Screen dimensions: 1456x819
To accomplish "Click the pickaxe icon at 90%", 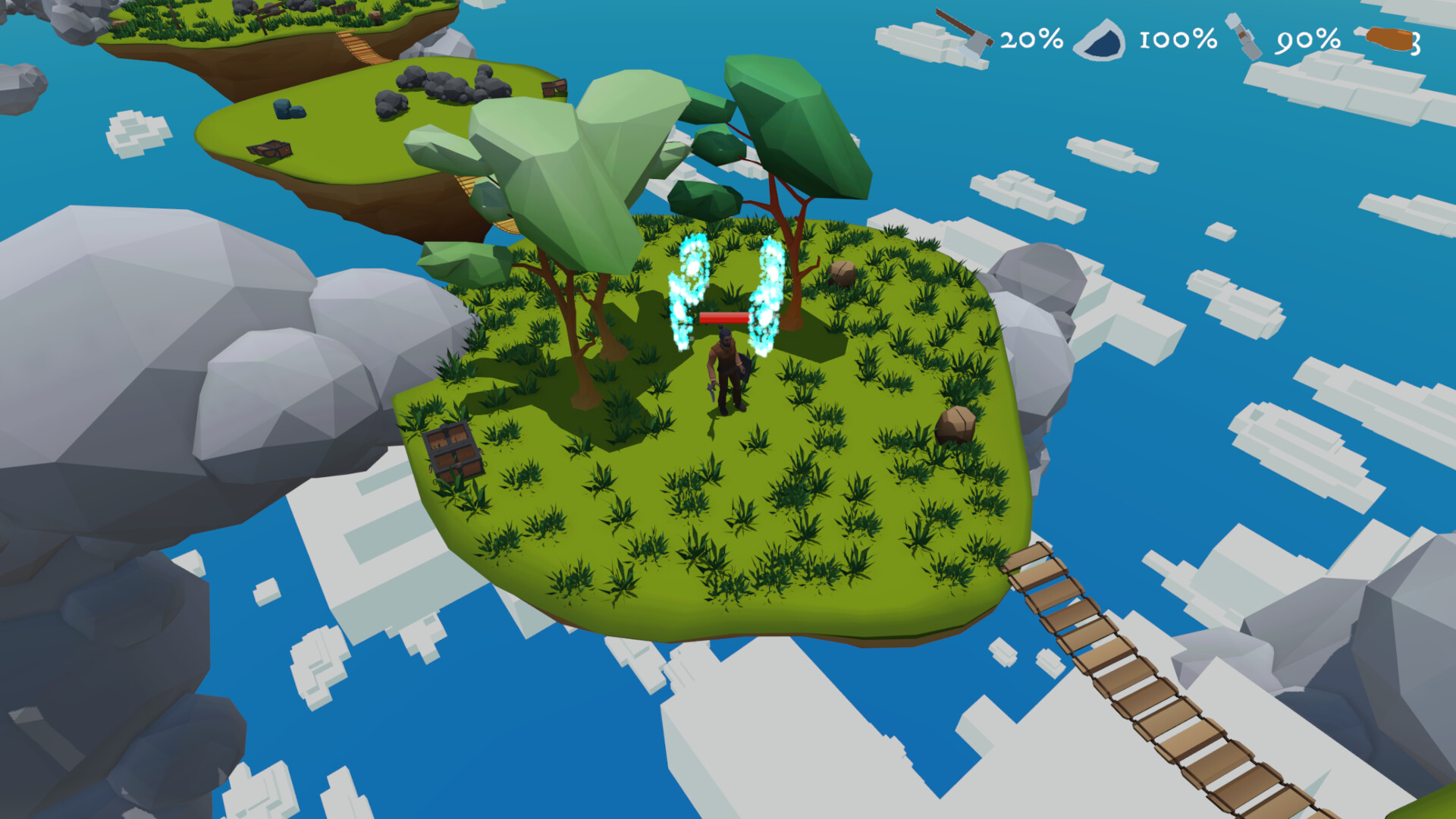I will click(x=1244, y=36).
